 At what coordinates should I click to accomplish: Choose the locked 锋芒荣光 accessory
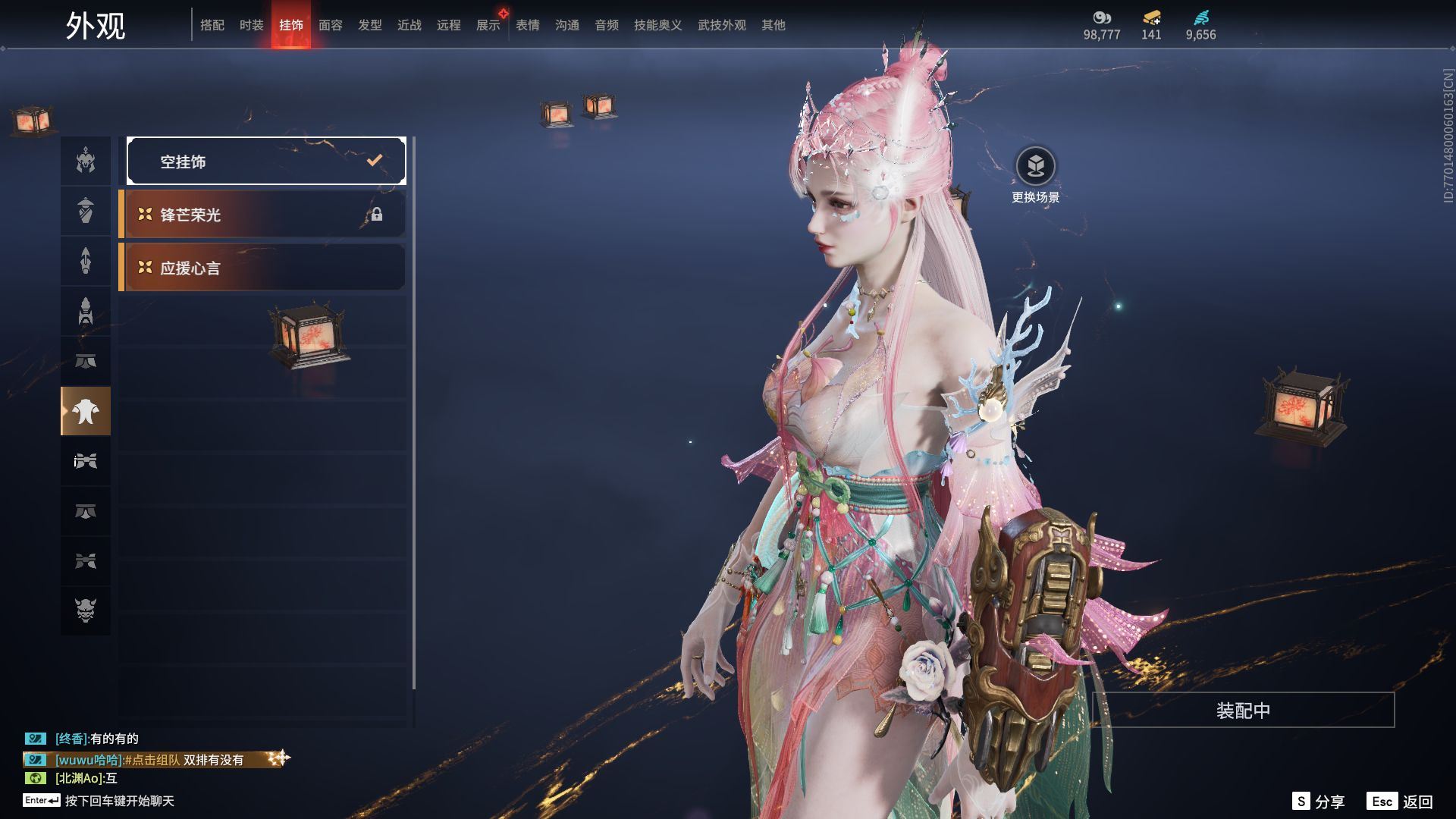click(x=262, y=215)
